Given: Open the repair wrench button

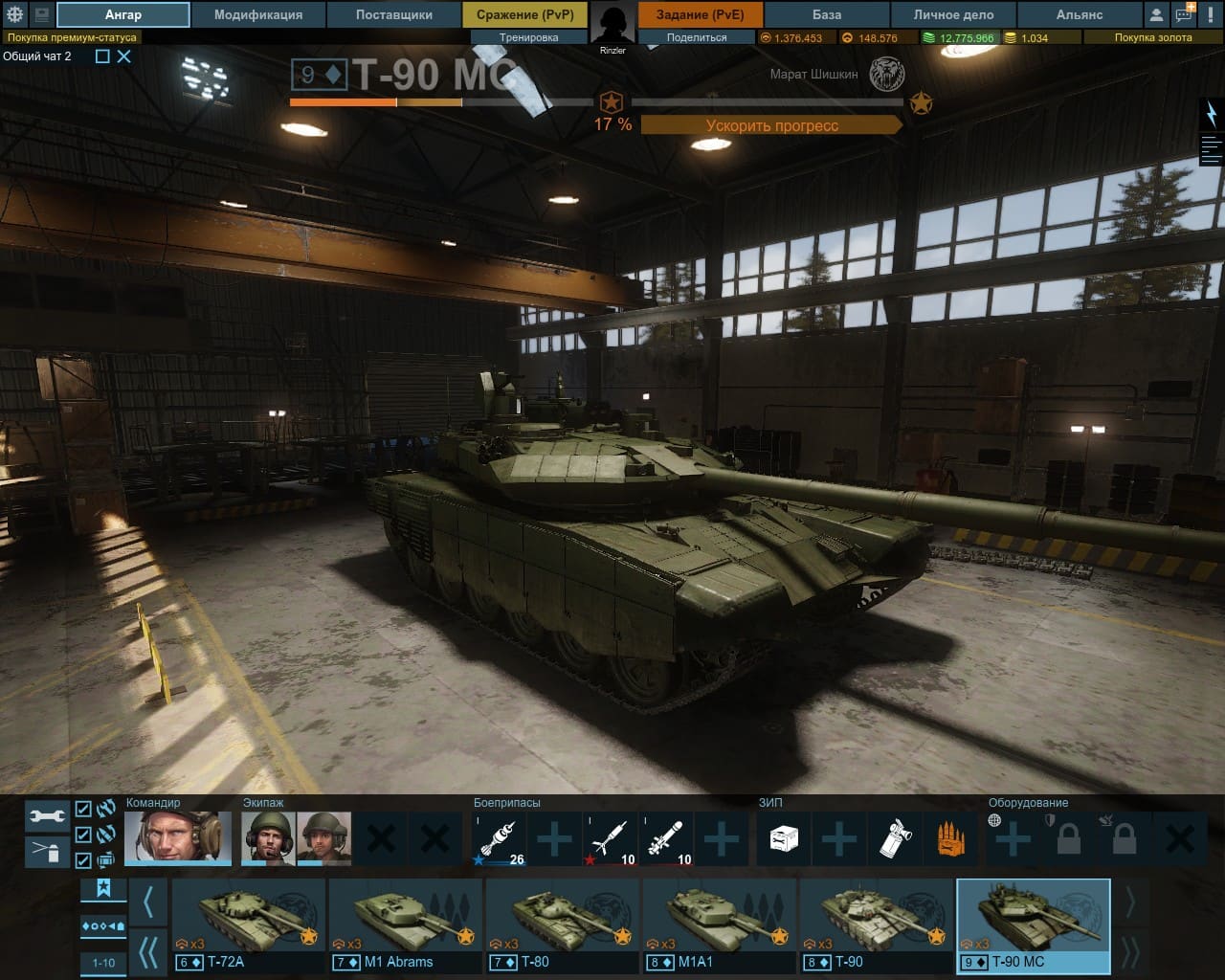Looking at the screenshot, I should (x=47, y=815).
